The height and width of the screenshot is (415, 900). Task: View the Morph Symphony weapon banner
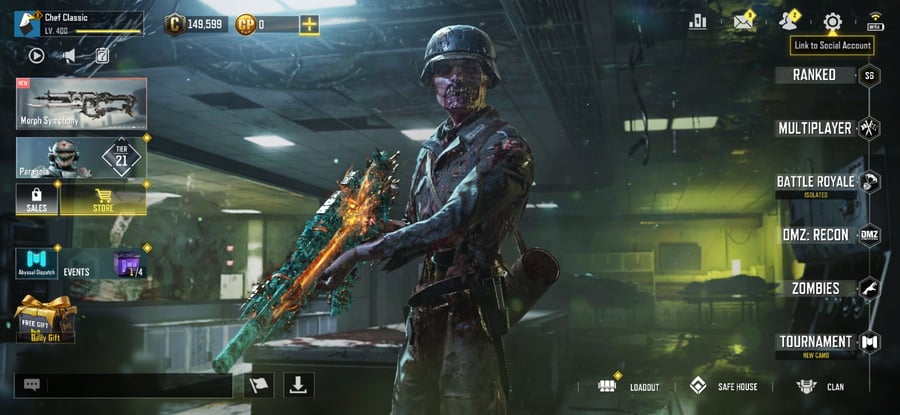(81, 104)
